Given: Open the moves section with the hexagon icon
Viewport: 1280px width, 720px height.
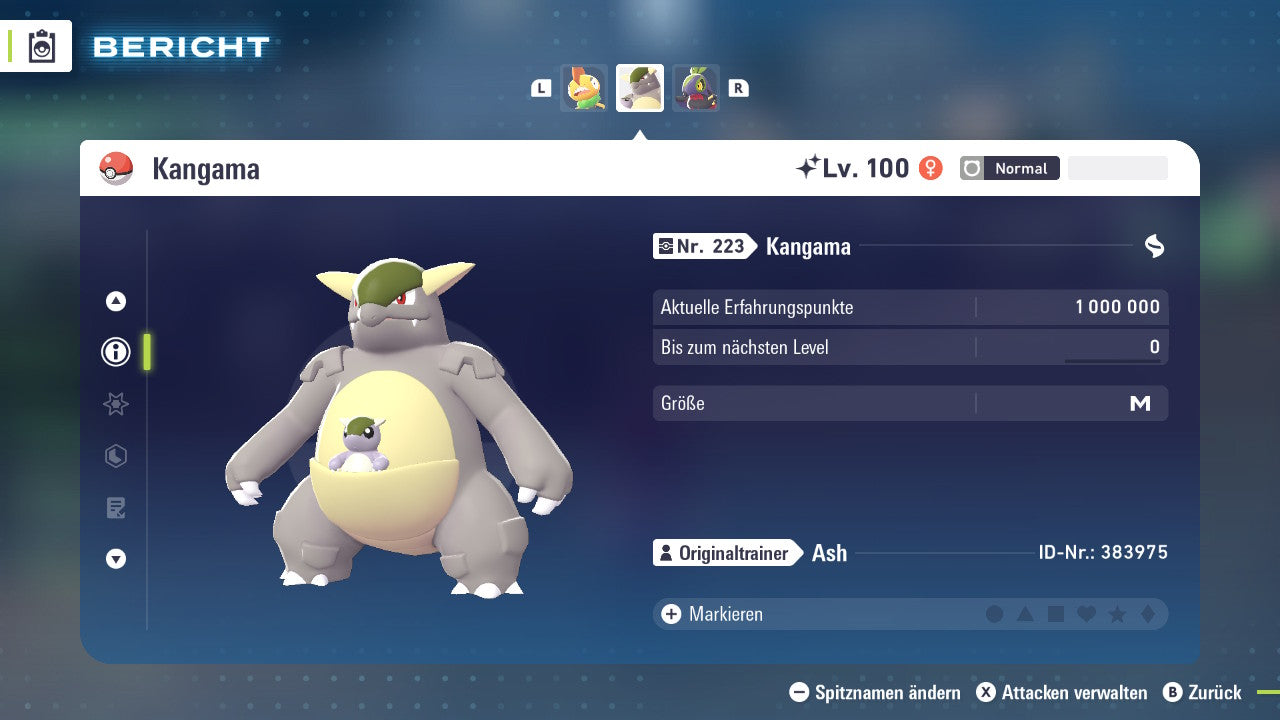Looking at the screenshot, I should click(115, 456).
